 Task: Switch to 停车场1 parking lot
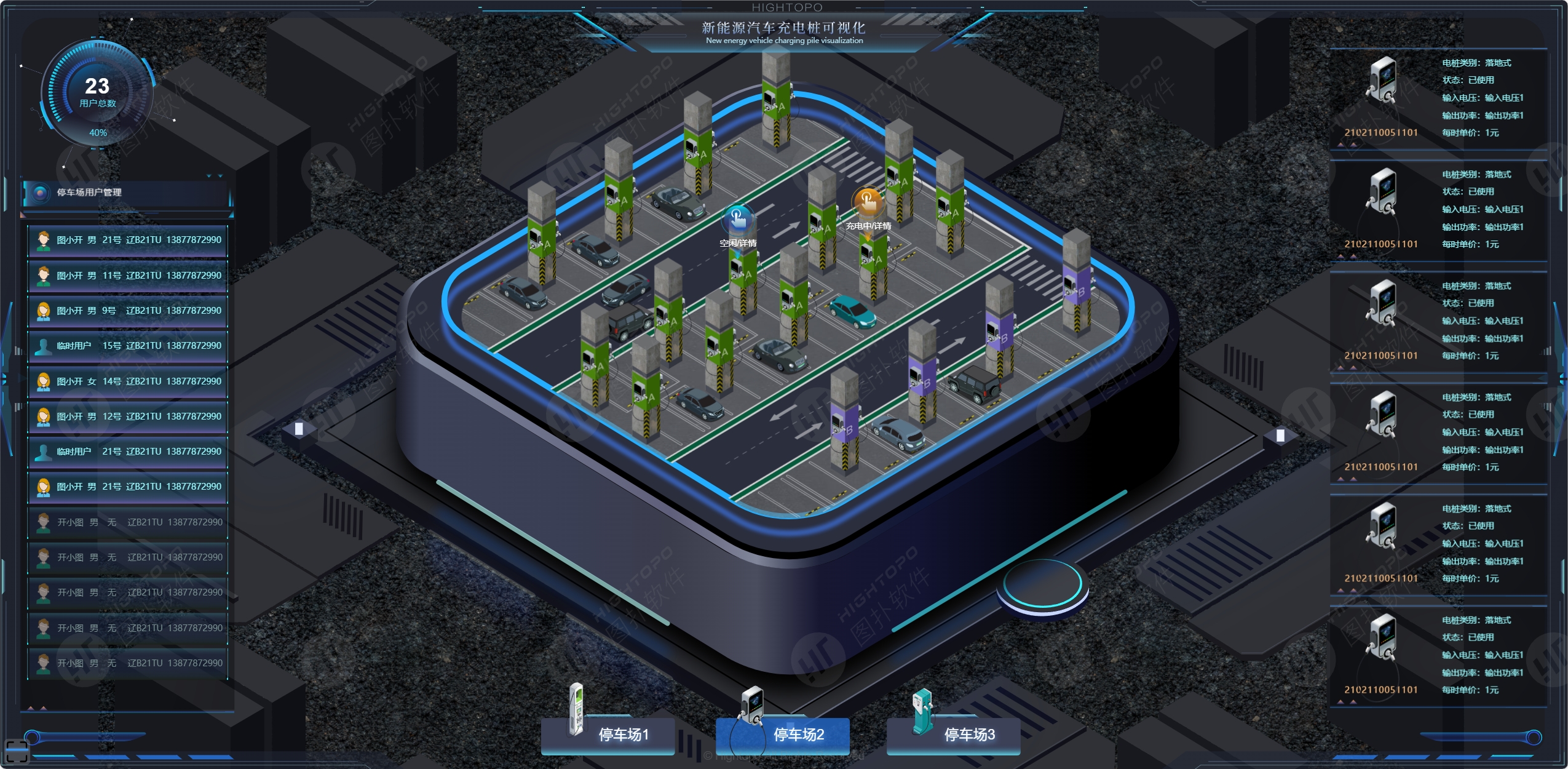click(x=622, y=735)
